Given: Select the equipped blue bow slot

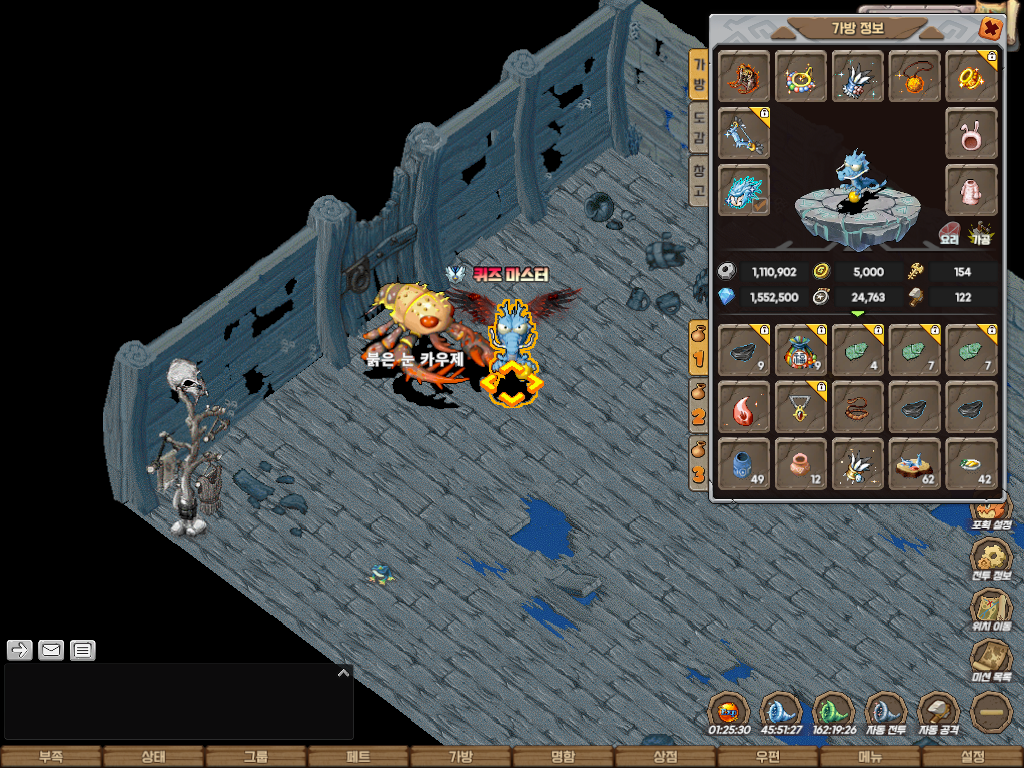Looking at the screenshot, I should coord(743,133).
